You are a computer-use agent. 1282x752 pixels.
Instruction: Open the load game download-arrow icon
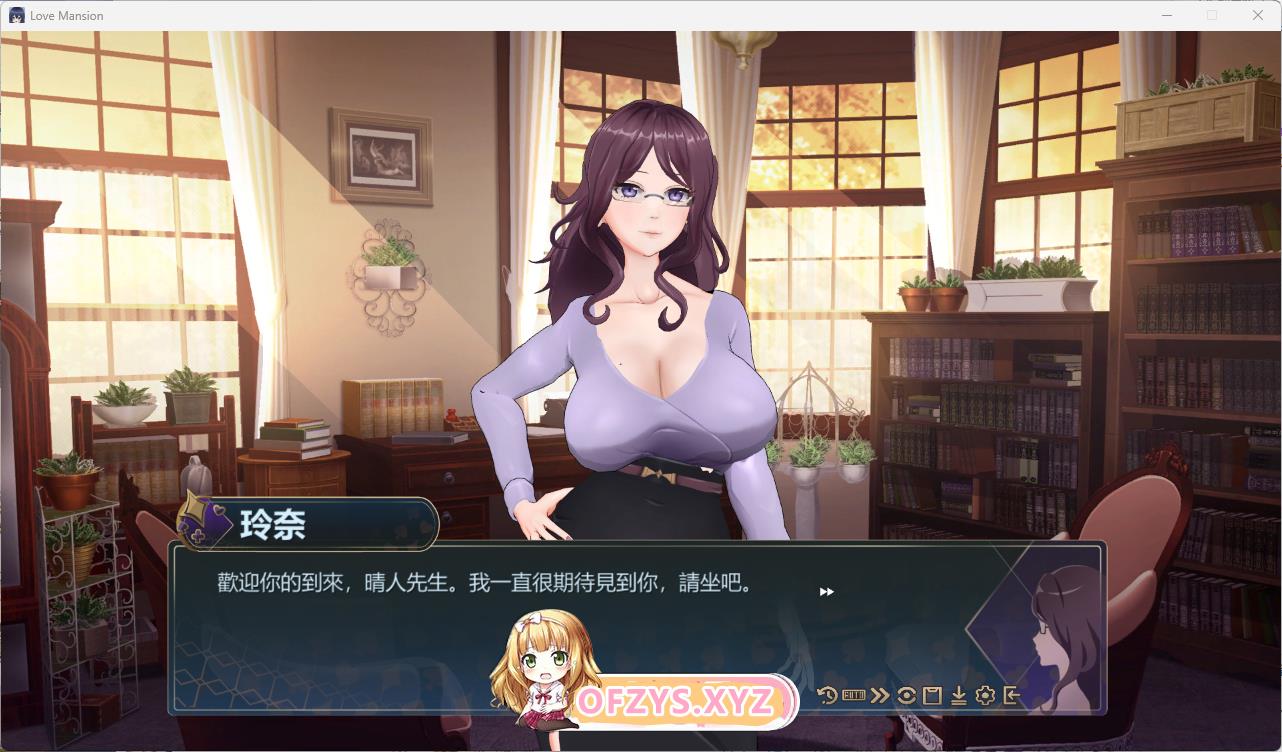[x=958, y=695]
